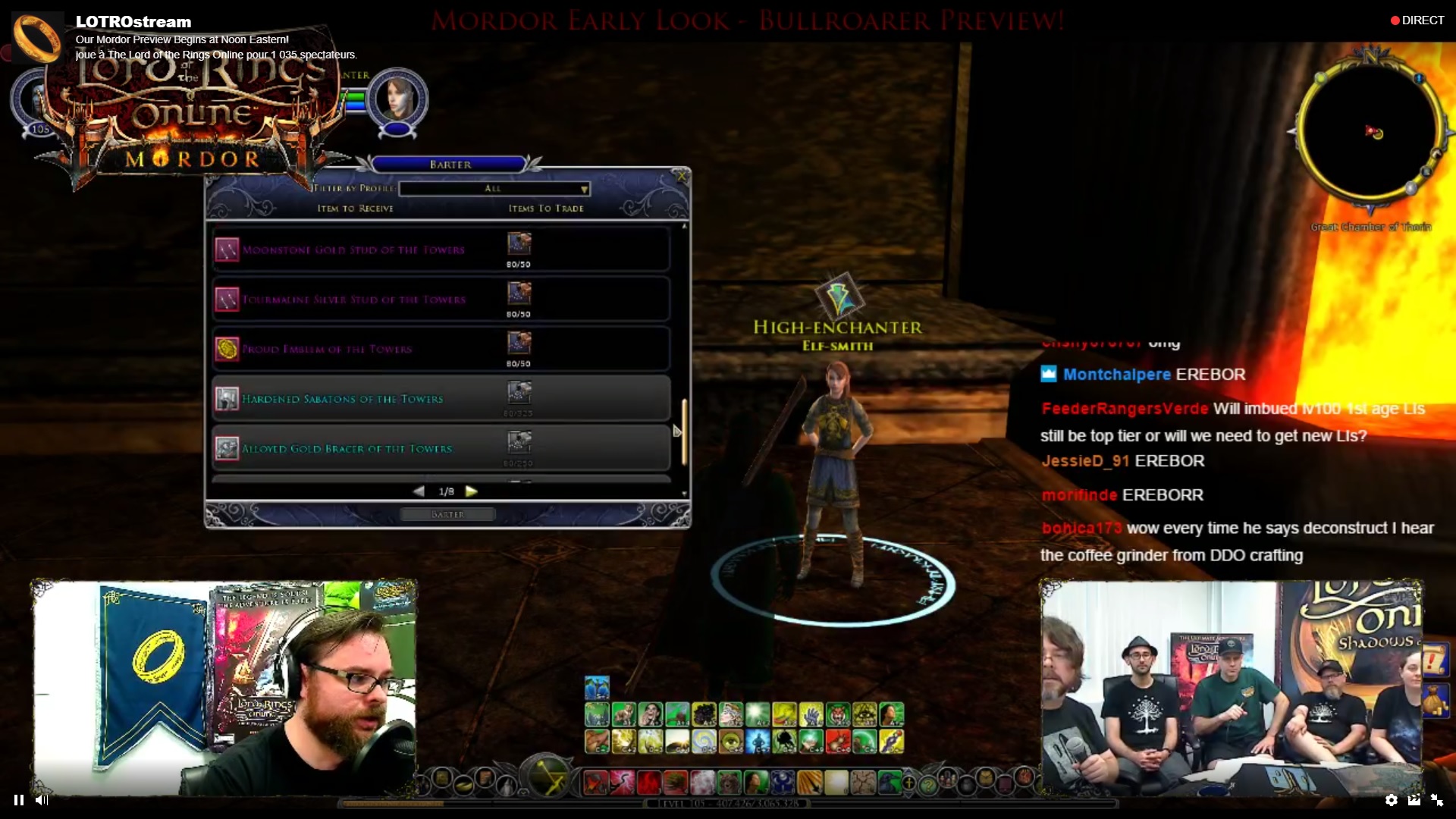
Task: Use the eye-in-pyramid skill
Action: [864, 714]
